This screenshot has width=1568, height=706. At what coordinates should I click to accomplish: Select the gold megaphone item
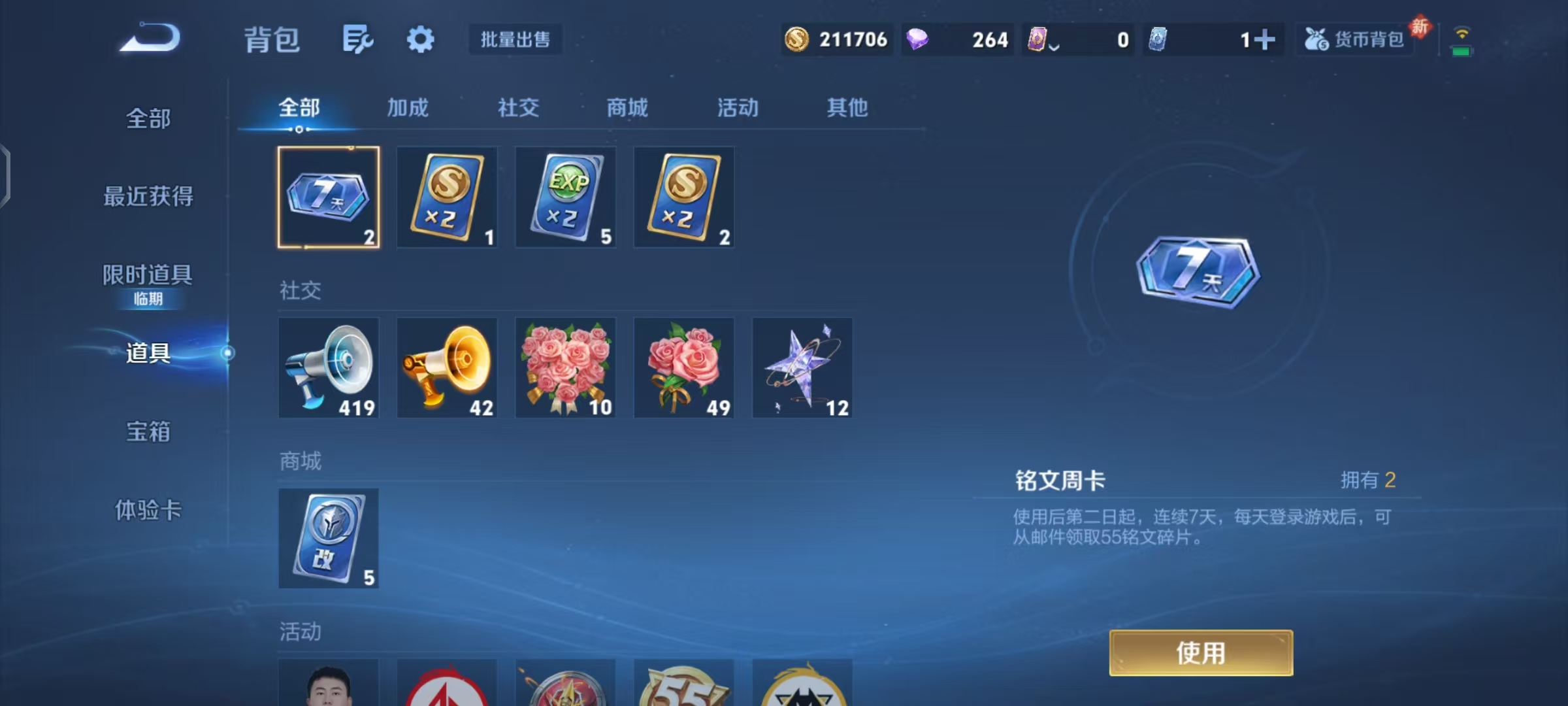[x=447, y=368]
